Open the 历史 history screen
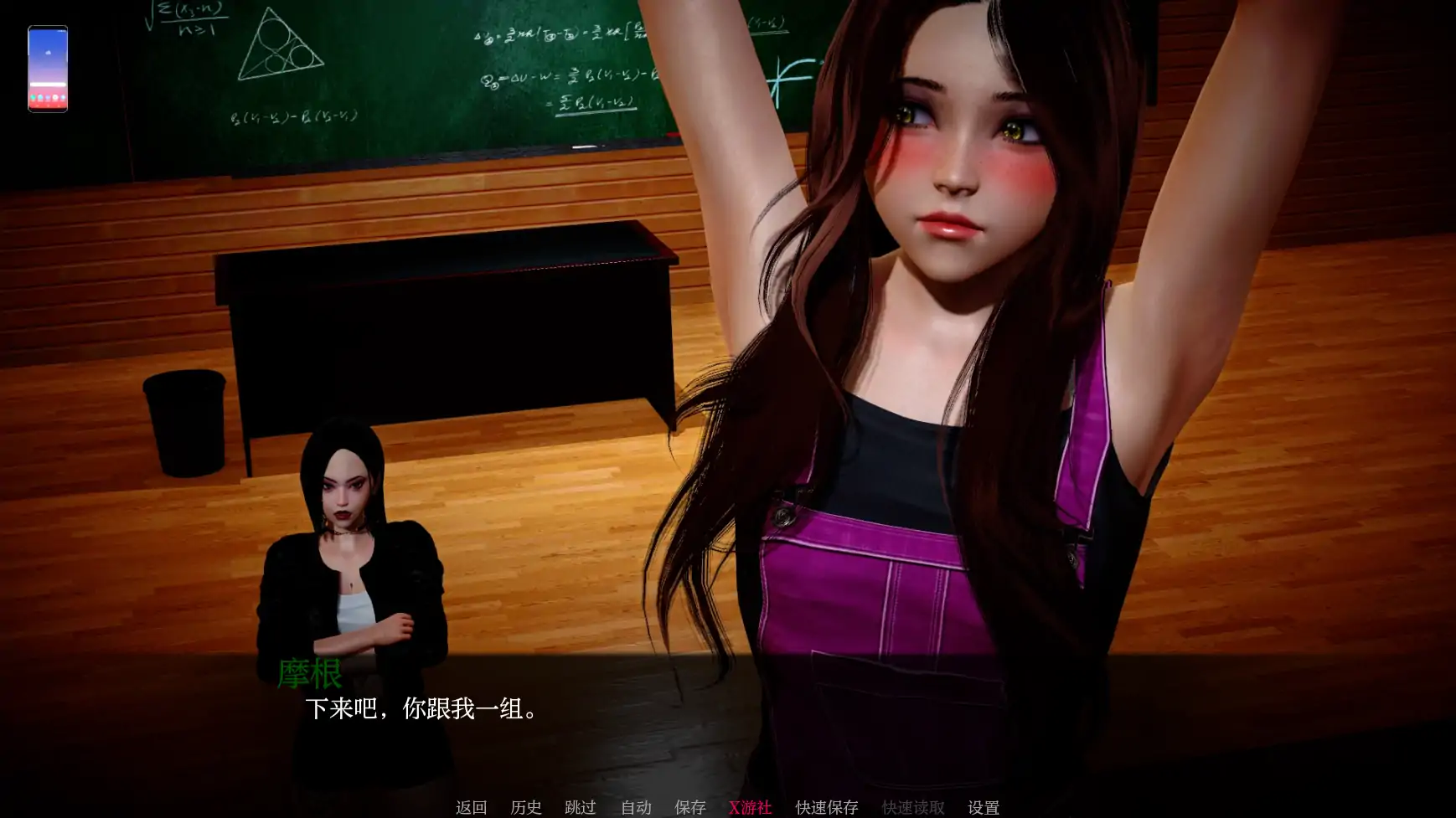The width and height of the screenshot is (1456, 818). (x=526, y=807)
